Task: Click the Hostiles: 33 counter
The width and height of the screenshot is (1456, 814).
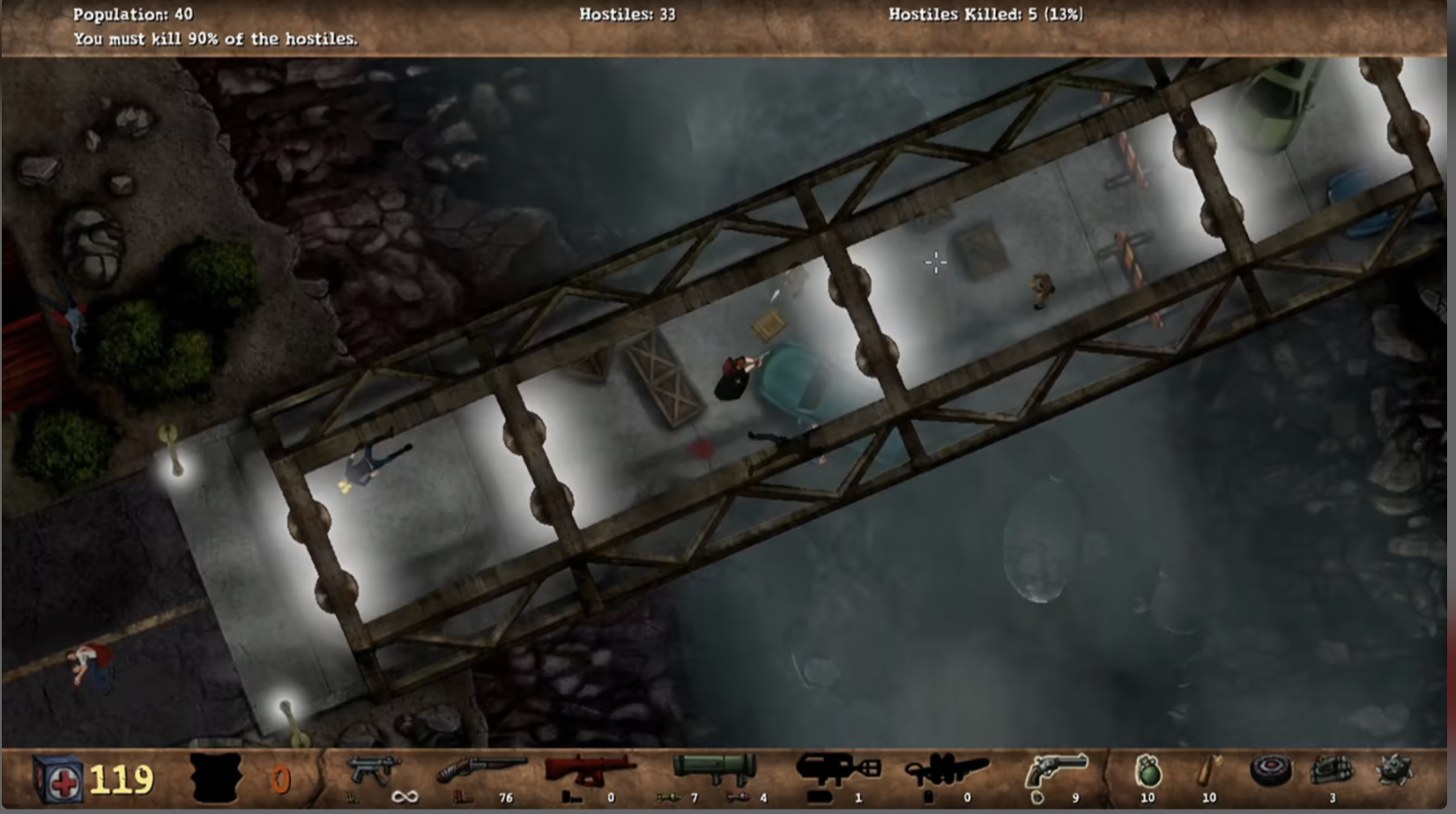Action: pyautogui.click(x=624, y=14)
